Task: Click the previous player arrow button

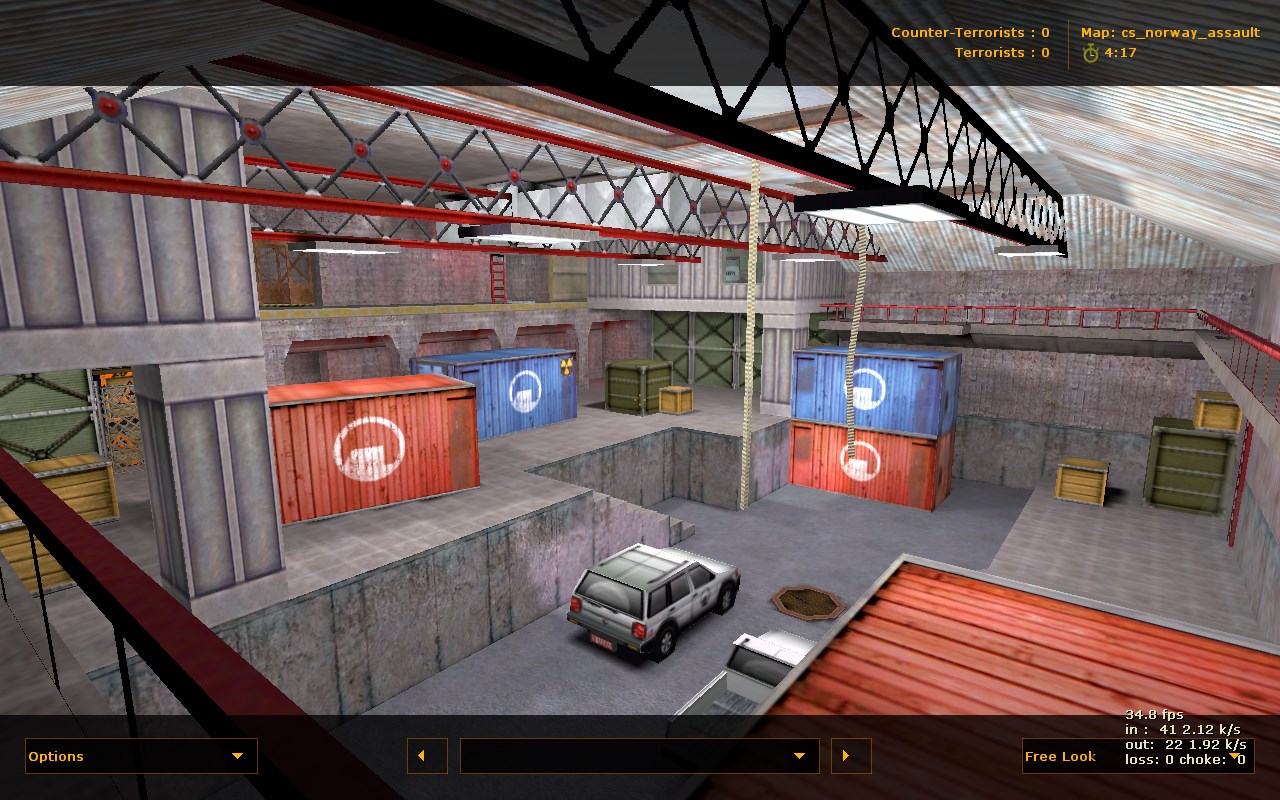Action: click(427, 756)
